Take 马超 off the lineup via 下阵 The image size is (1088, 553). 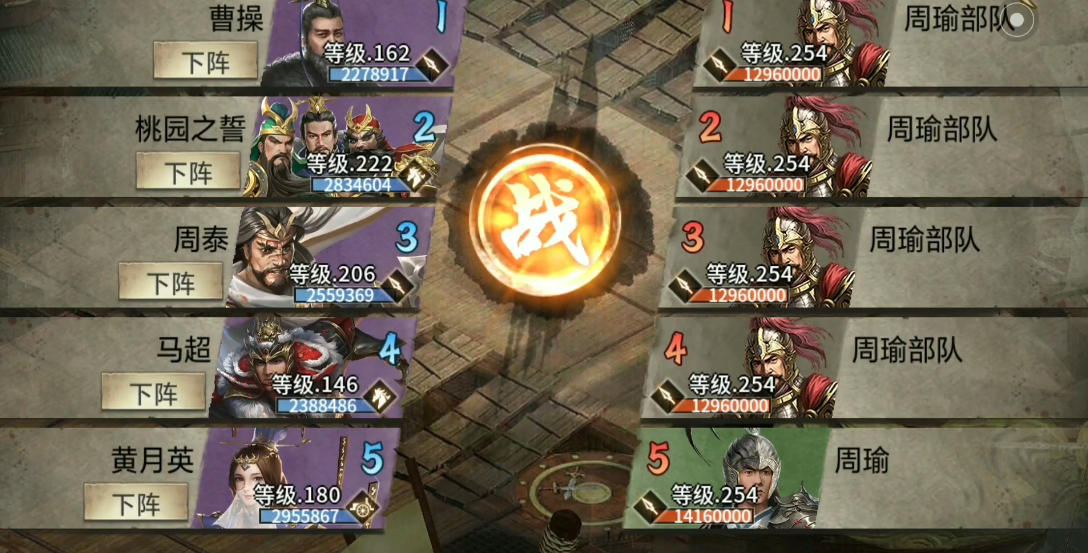point(154,393)
